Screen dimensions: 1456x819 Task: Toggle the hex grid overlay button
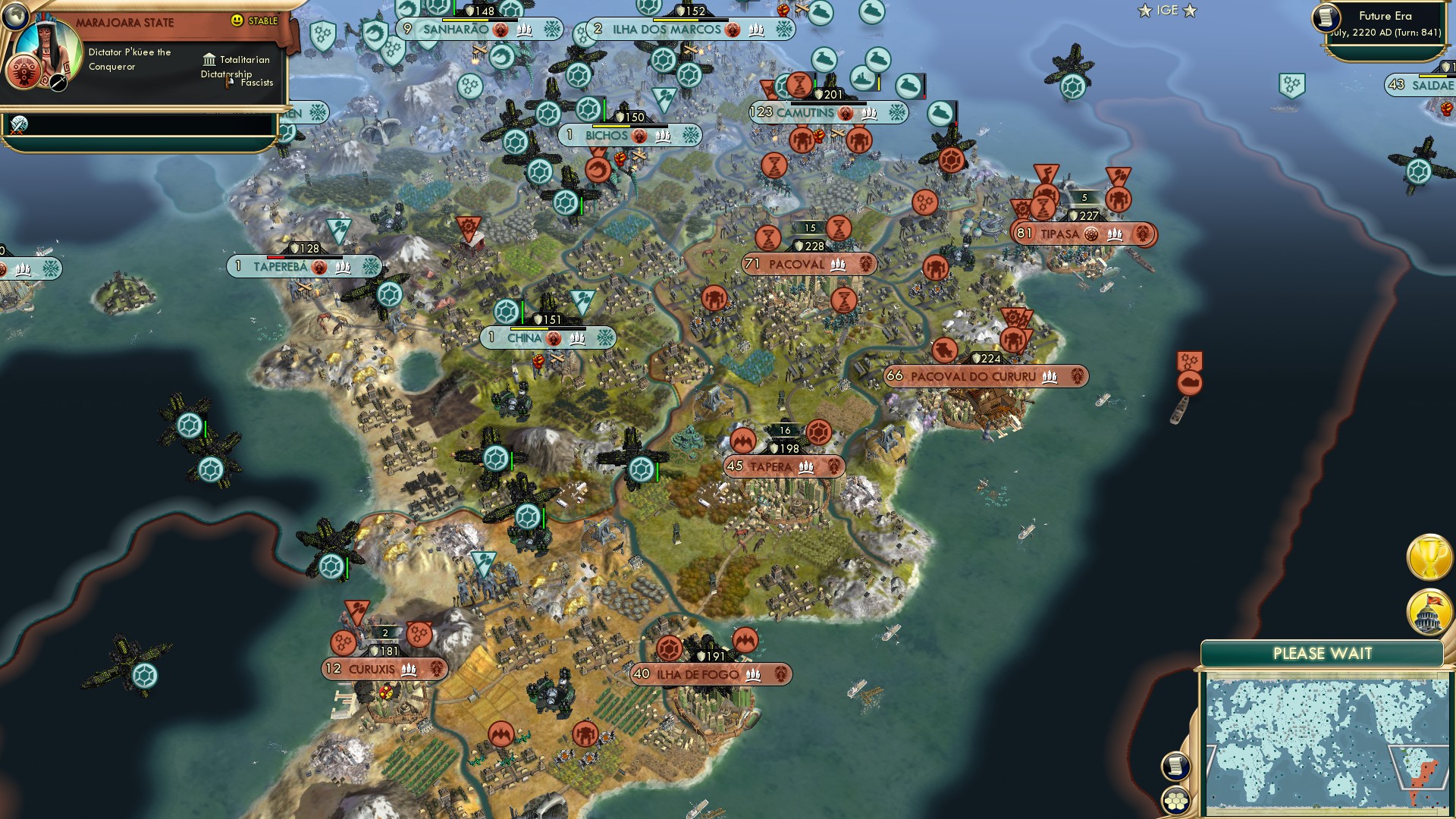click(1175, 801)
